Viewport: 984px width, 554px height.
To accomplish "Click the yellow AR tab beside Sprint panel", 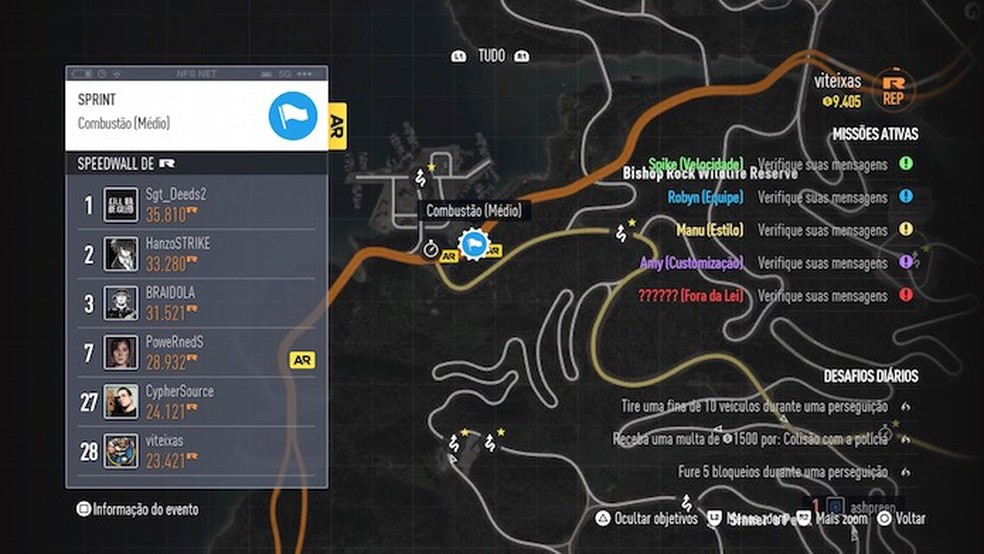I will (x=337, y=125).
